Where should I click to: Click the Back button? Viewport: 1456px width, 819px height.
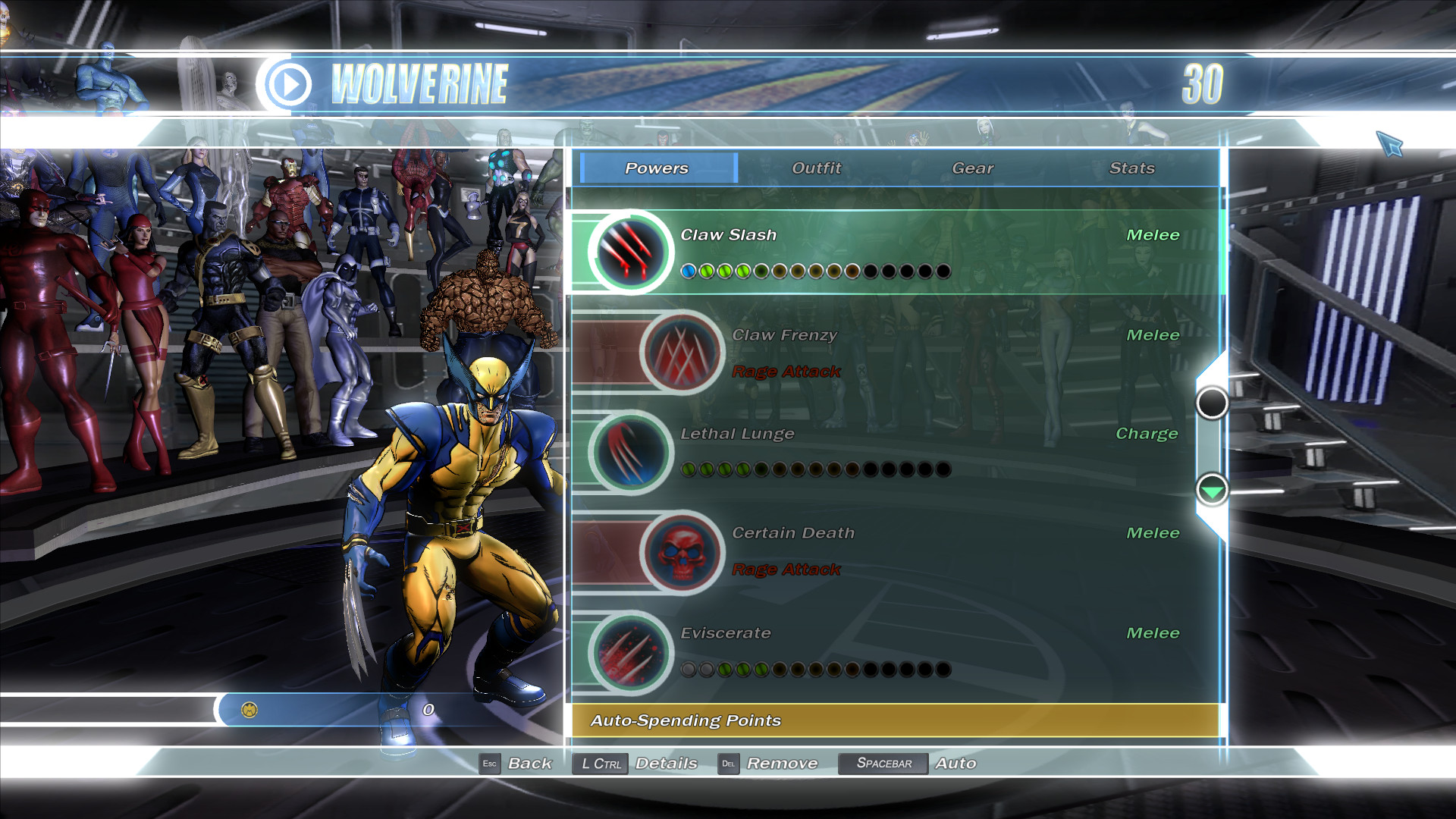point(531,764)
